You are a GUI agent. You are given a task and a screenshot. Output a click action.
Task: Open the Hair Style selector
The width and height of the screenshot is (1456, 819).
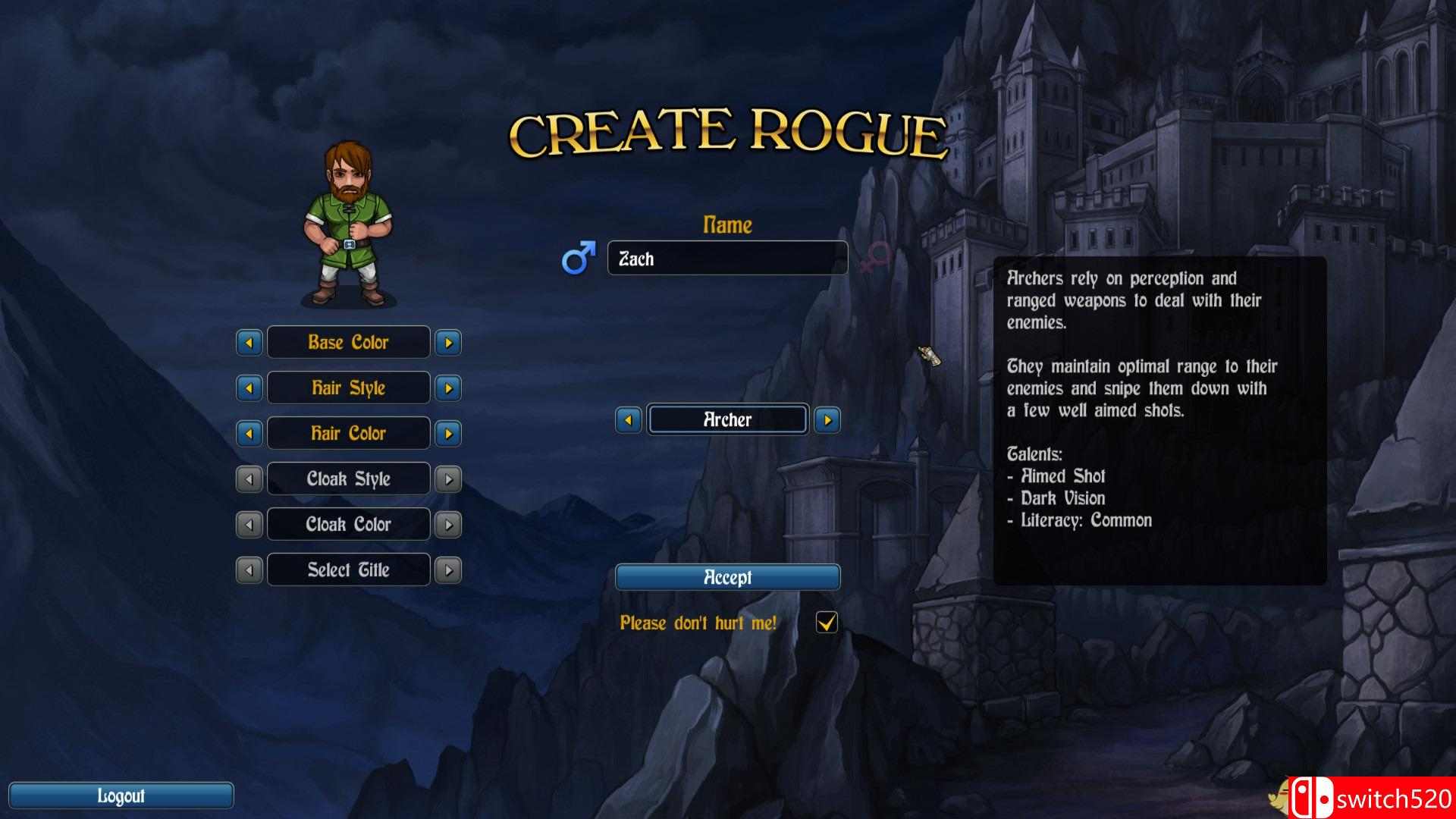tap(348, 388)
